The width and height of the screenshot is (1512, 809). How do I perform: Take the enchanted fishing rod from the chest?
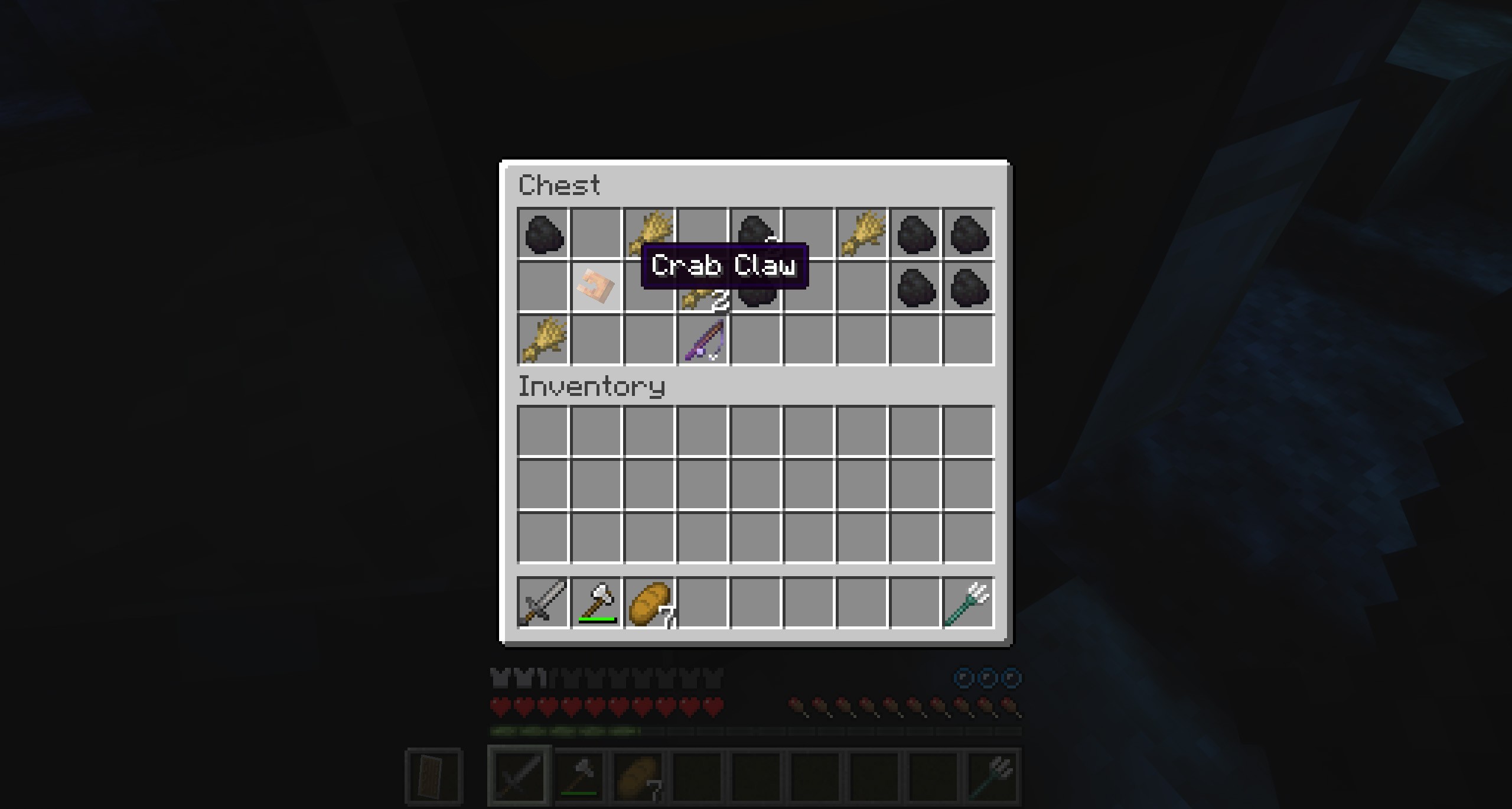point(703,341)
